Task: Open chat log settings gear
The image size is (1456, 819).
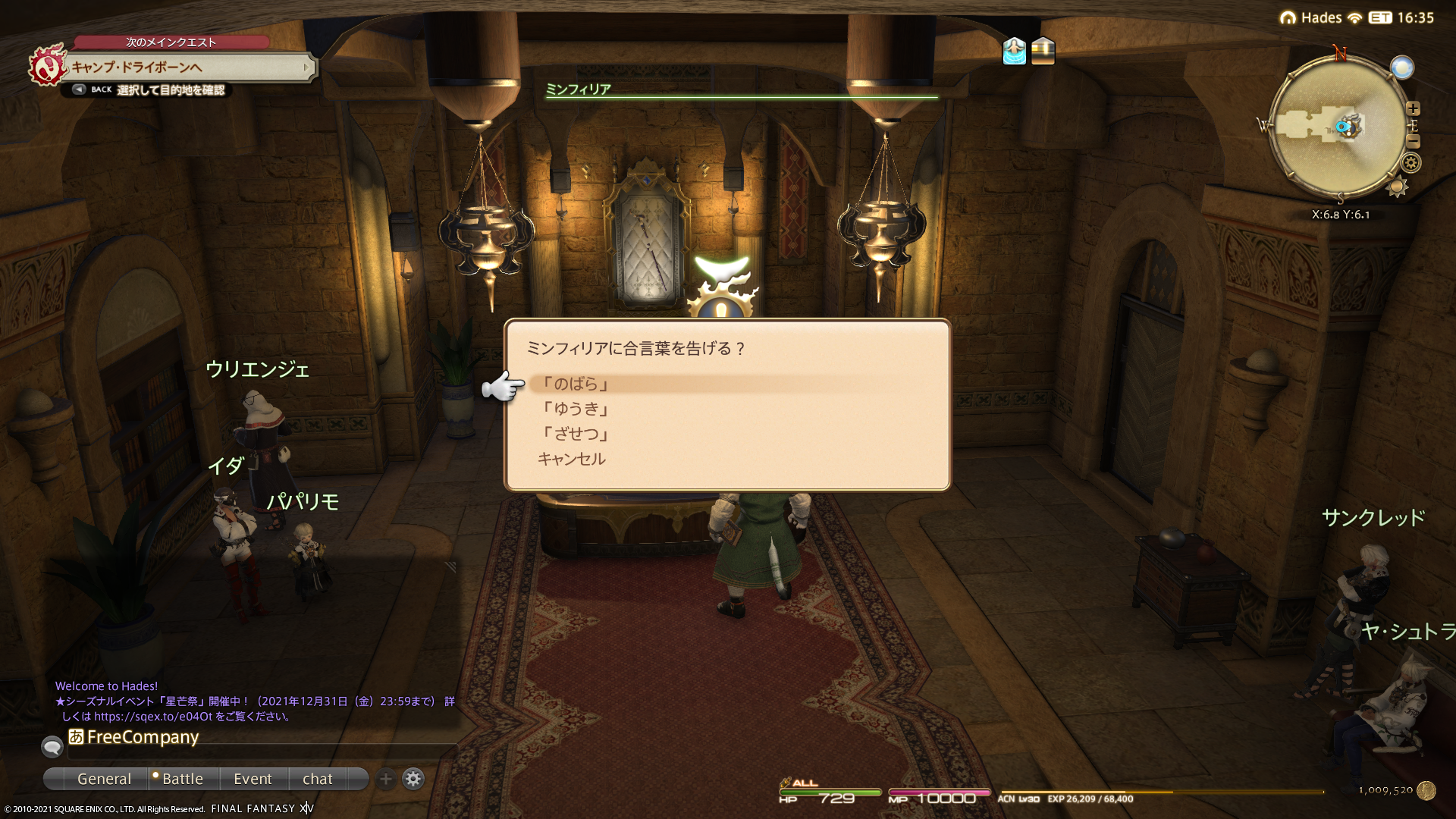Action: (413, 779)
